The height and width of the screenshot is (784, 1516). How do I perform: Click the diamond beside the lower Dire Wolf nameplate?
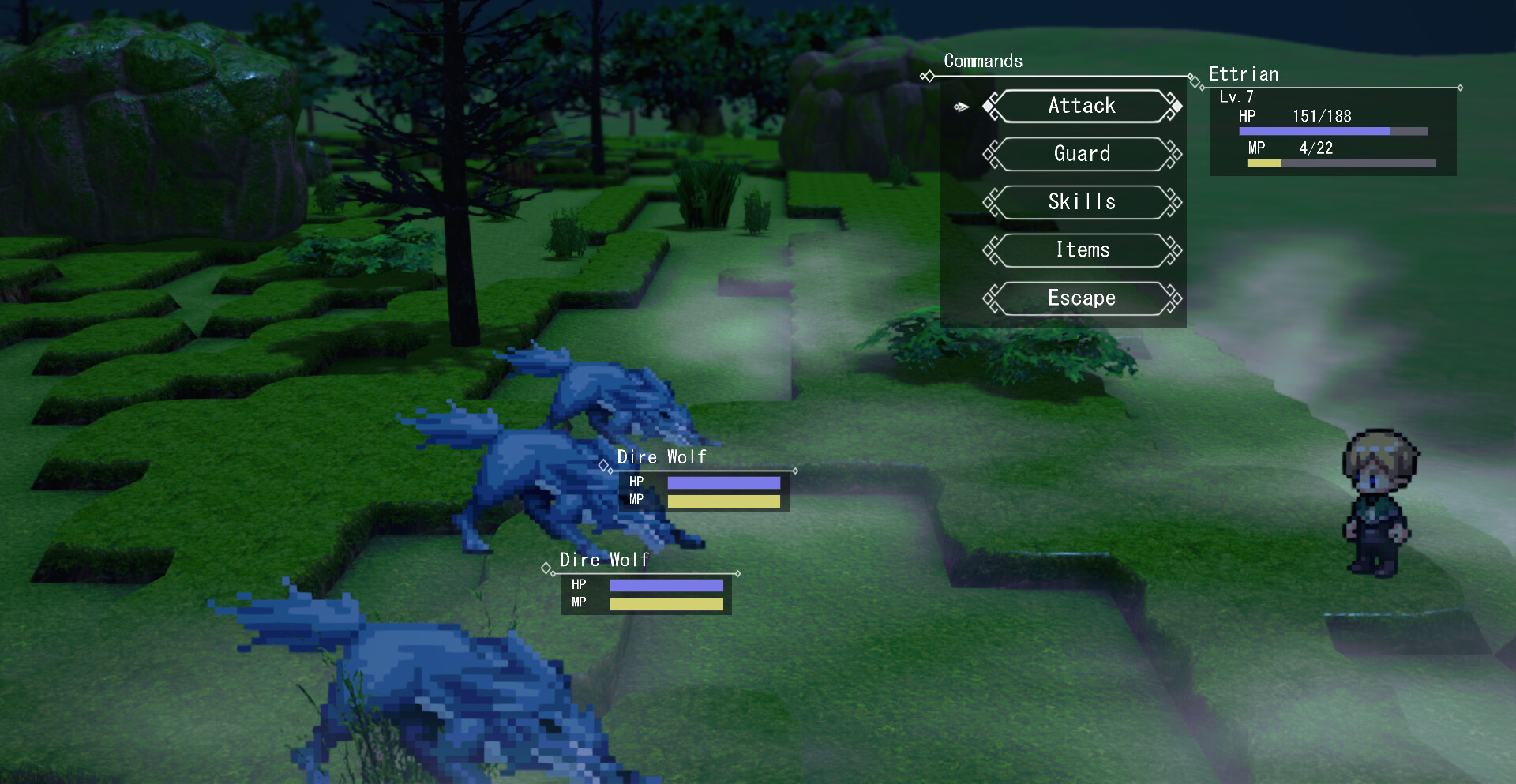(546, 568)
